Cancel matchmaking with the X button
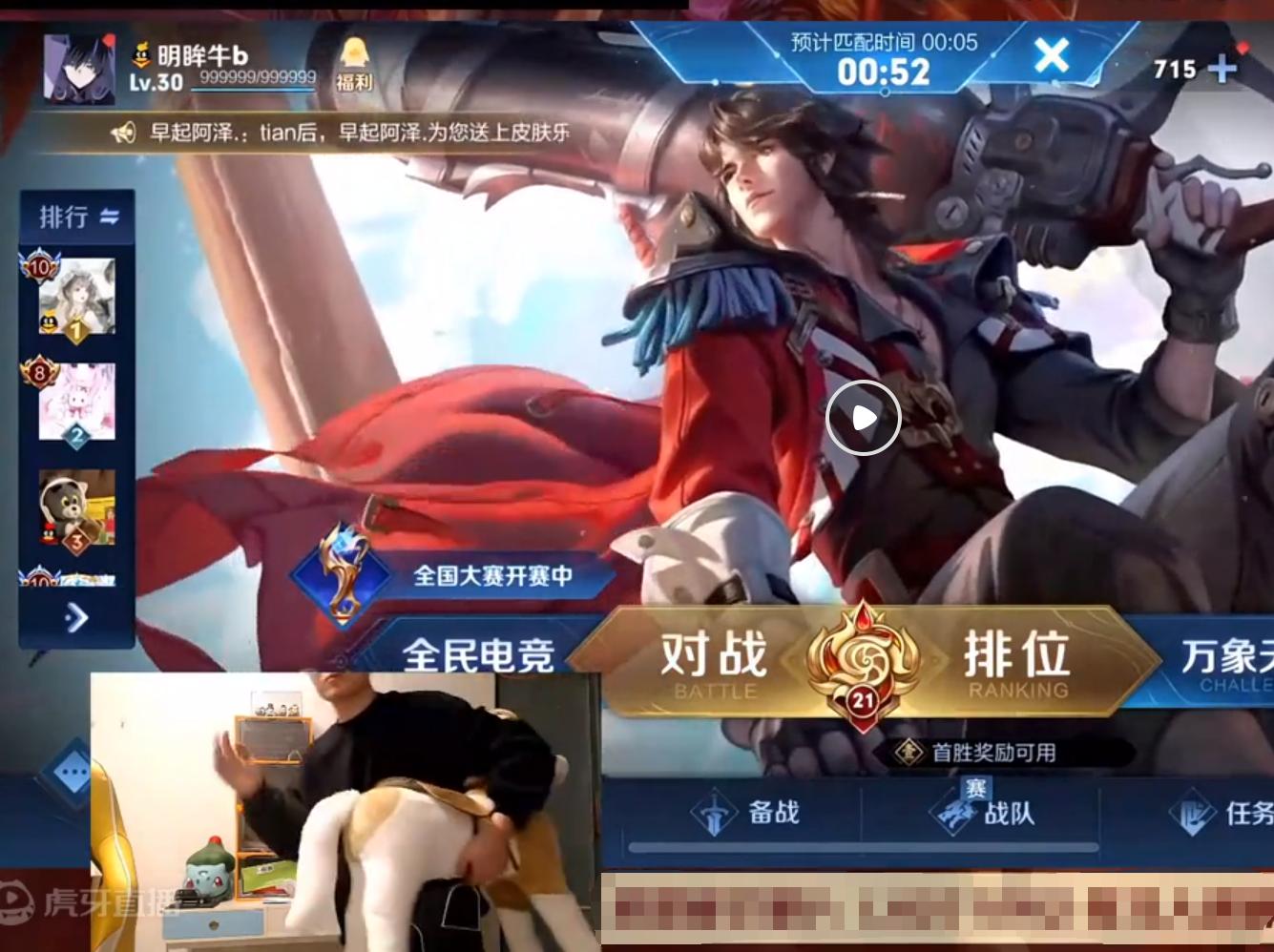The width and height of the screenshot is (1274, 952). tap(1052, 56)
